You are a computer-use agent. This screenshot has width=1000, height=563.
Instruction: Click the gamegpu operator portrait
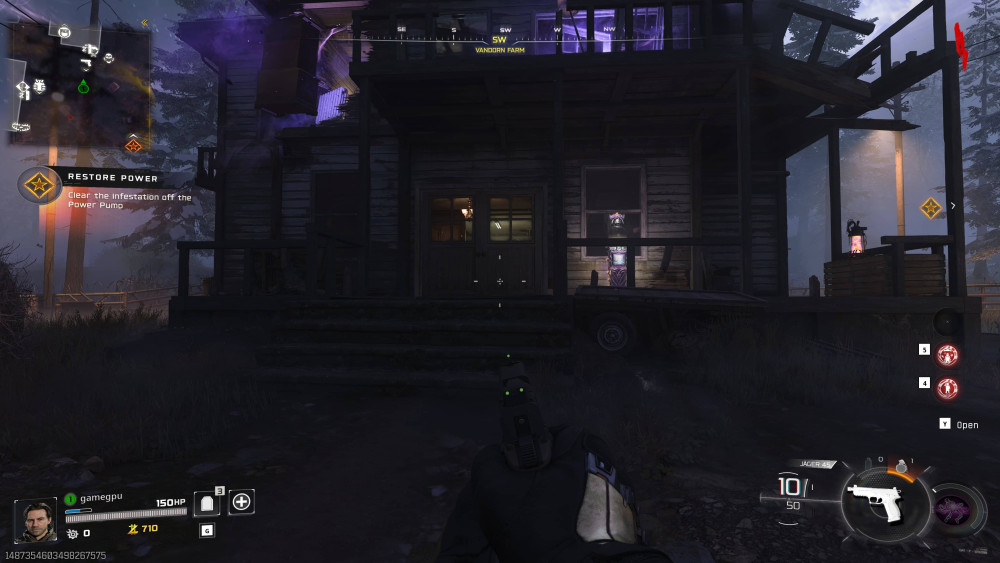(x=35, y=520)
